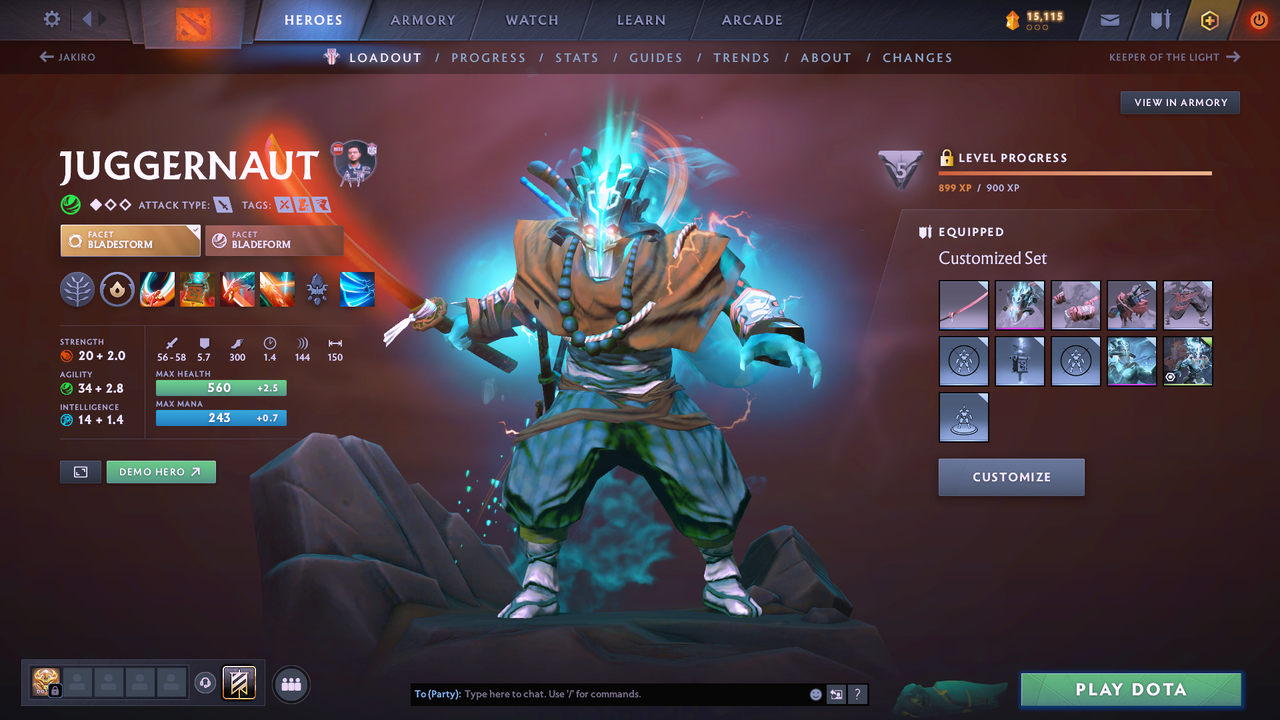Select the Bladestorm facet
Screen dimensions: 1280x720
pyautogui.click(x=130, y=240)
